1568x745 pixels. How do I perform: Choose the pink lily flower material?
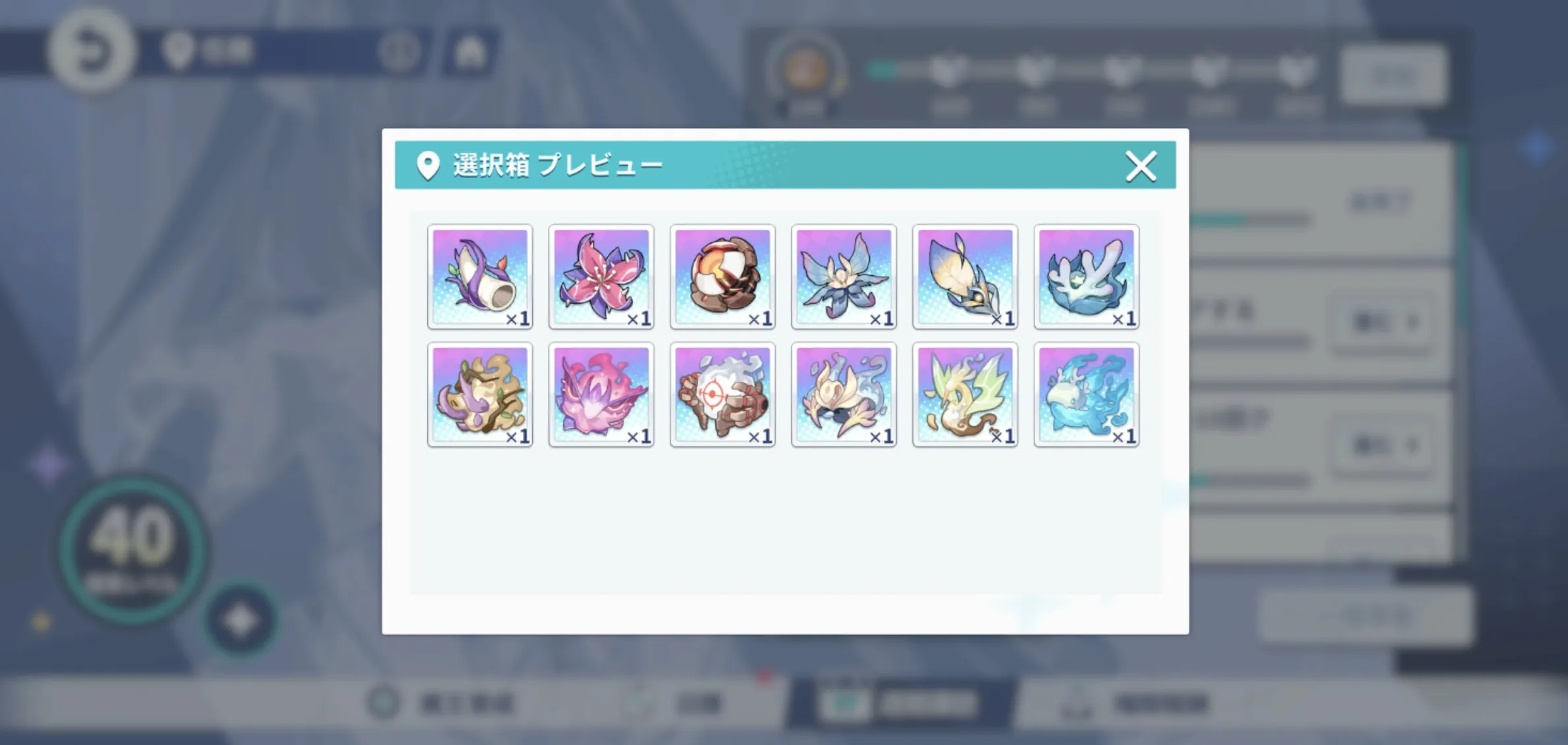601,277
